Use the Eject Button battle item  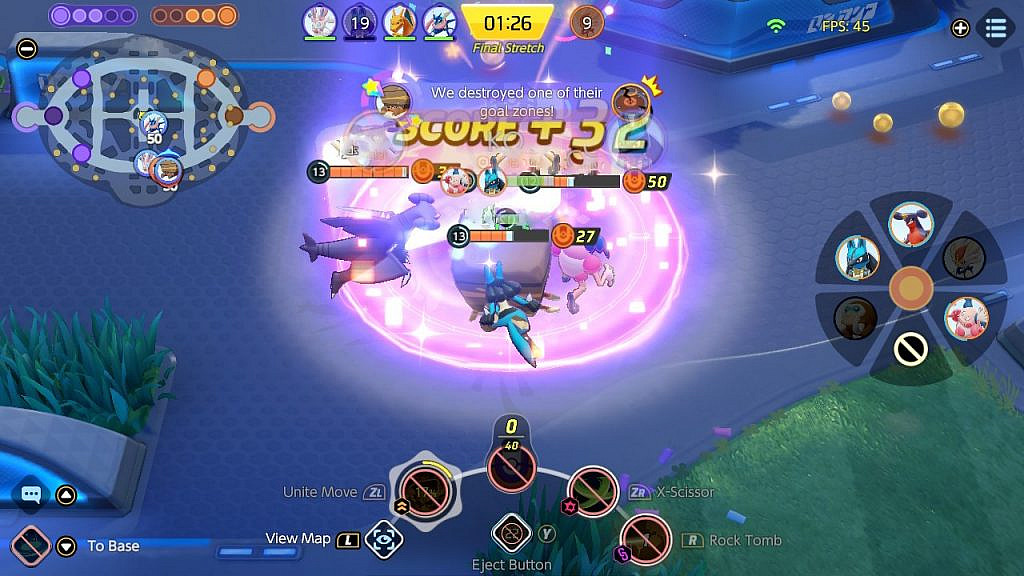(512, 533)
